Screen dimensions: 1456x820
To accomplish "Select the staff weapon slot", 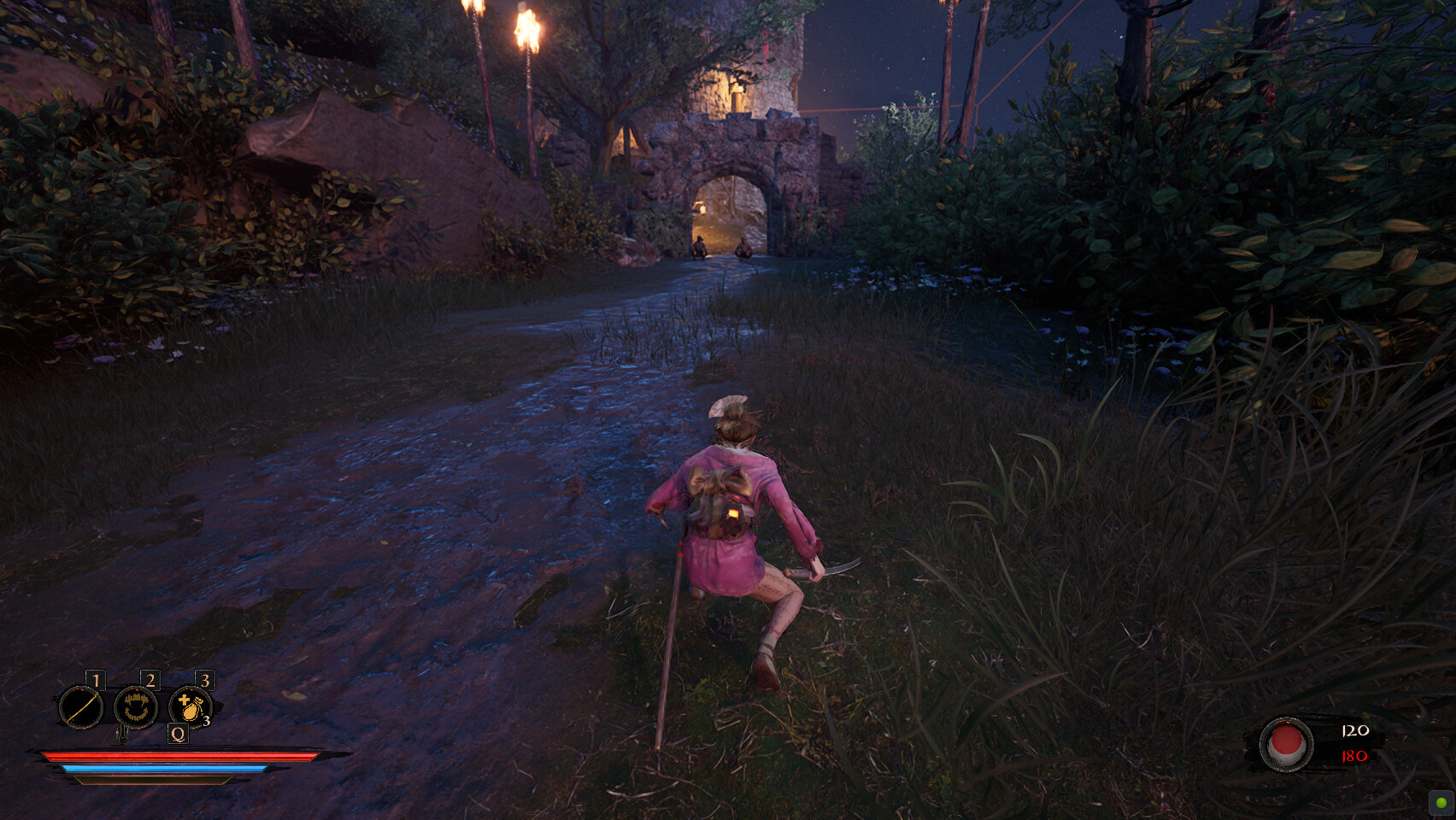I will 80,708.
